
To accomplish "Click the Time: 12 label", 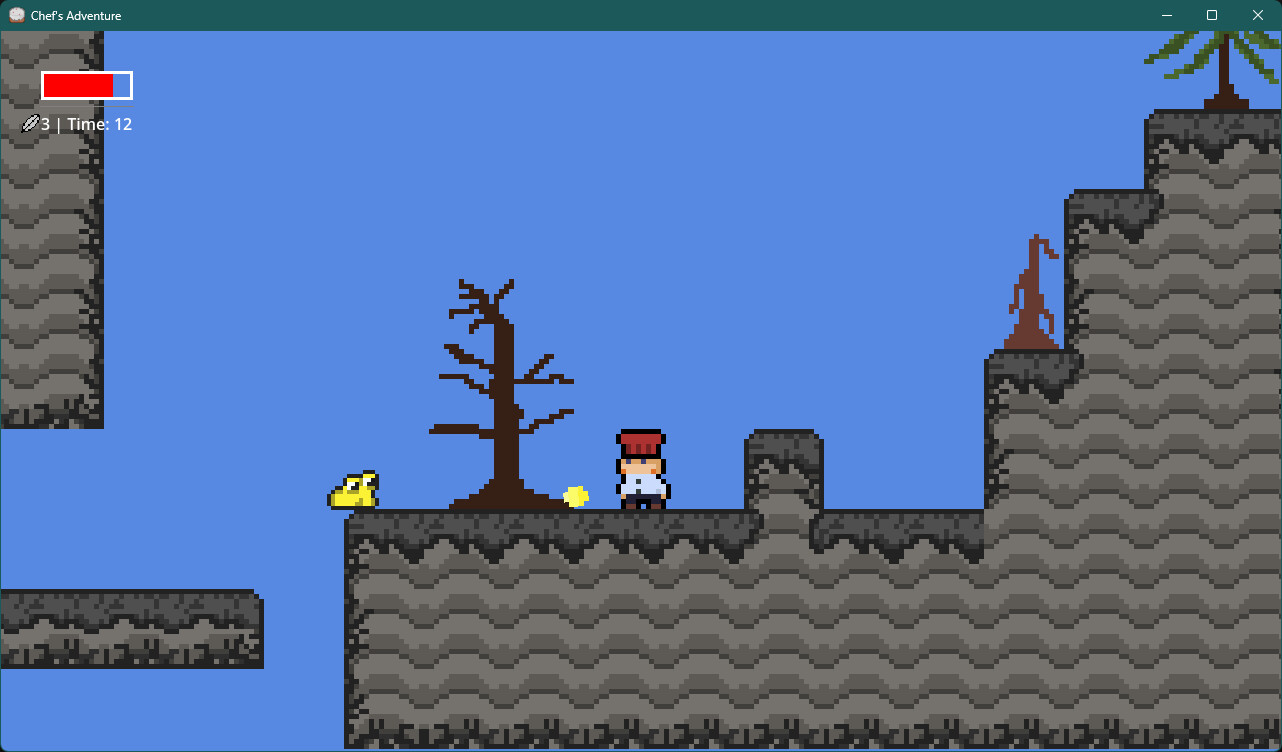I will pos(99,123).
